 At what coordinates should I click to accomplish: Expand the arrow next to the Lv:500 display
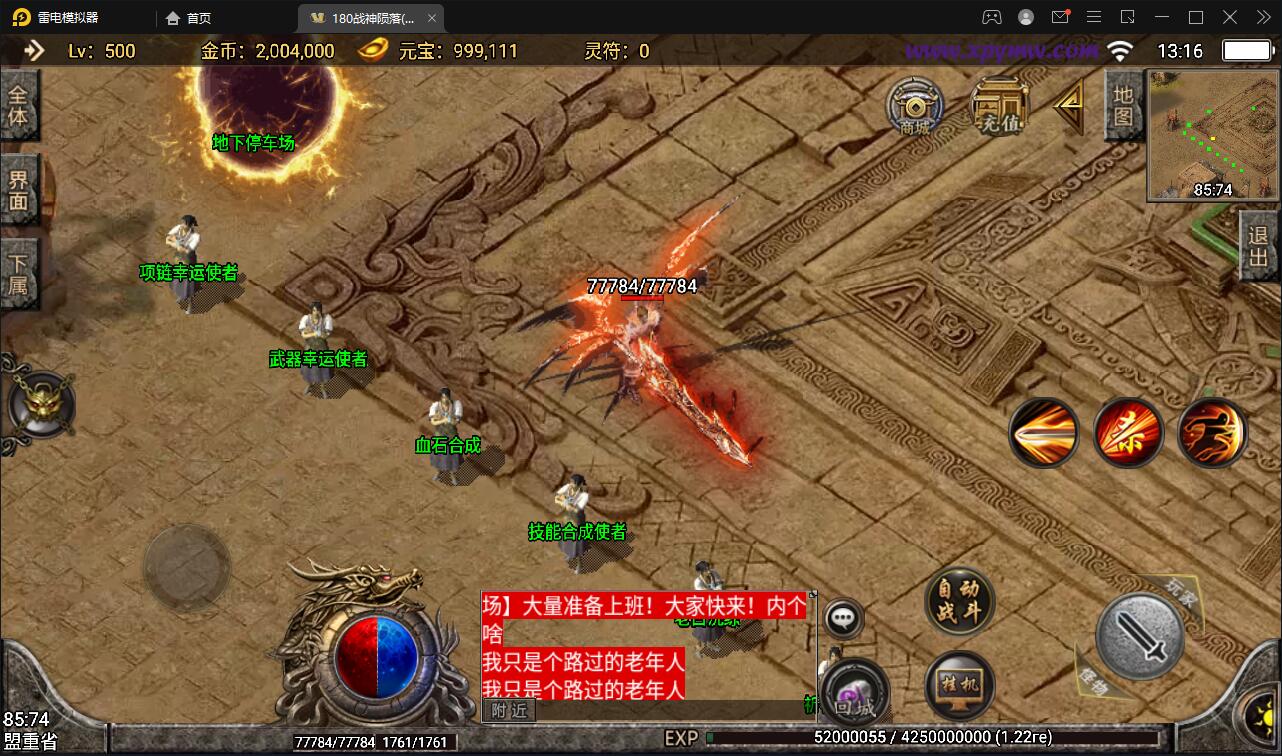click(x=38, y=49)
